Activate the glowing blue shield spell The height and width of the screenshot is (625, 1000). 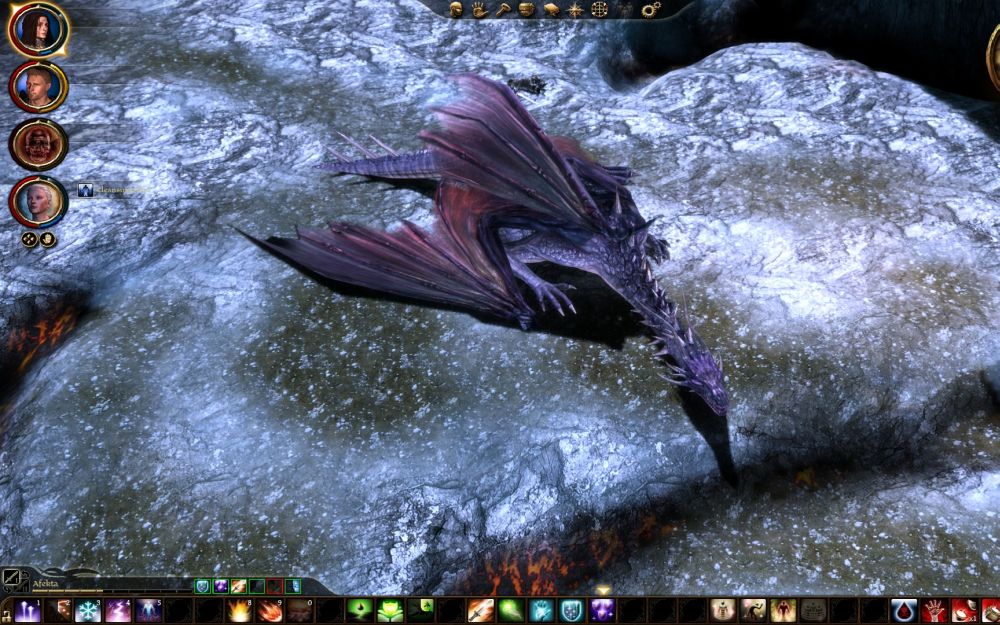coord(571,610)
